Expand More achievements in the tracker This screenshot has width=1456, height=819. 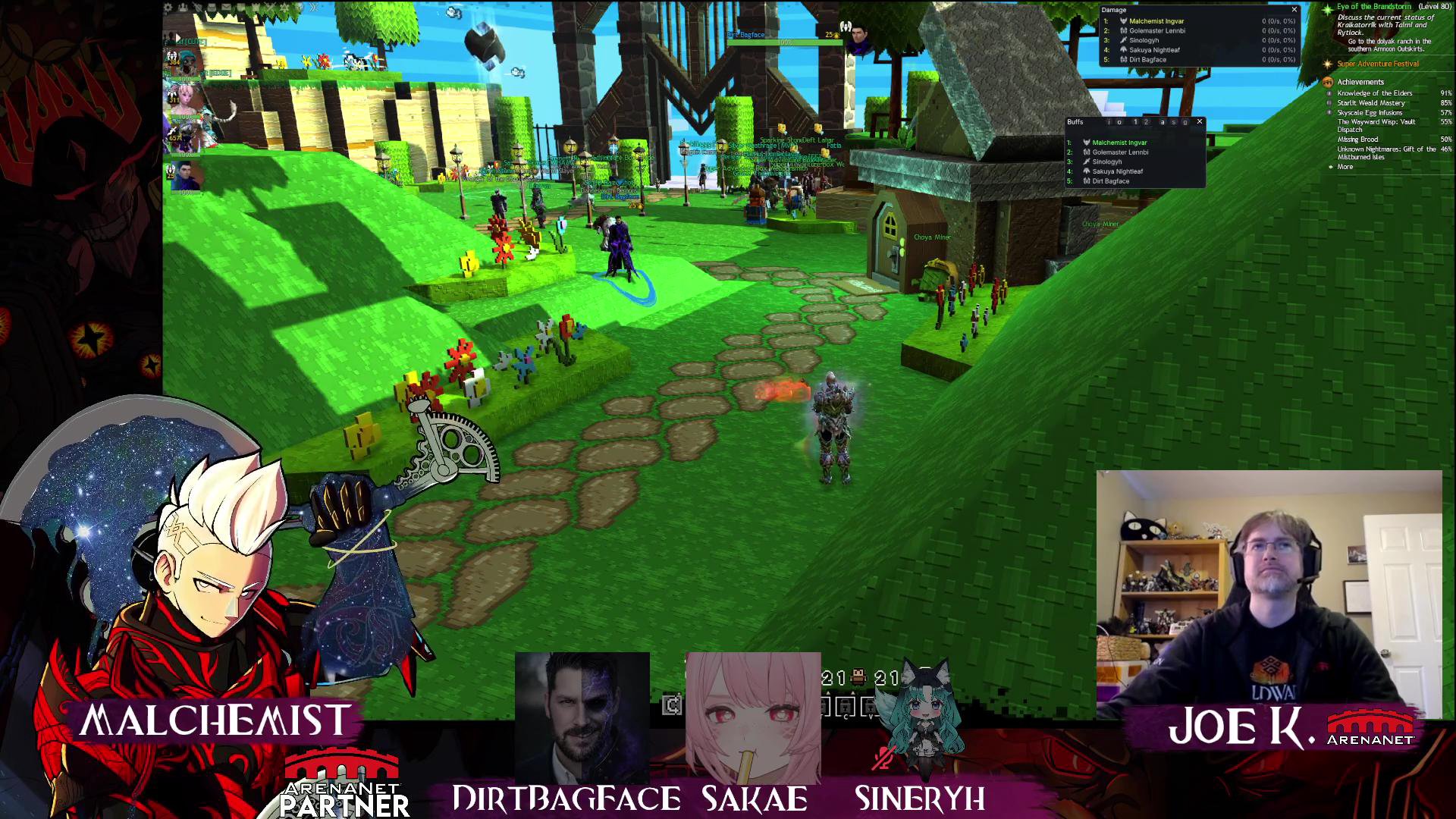click(1345, 167)
